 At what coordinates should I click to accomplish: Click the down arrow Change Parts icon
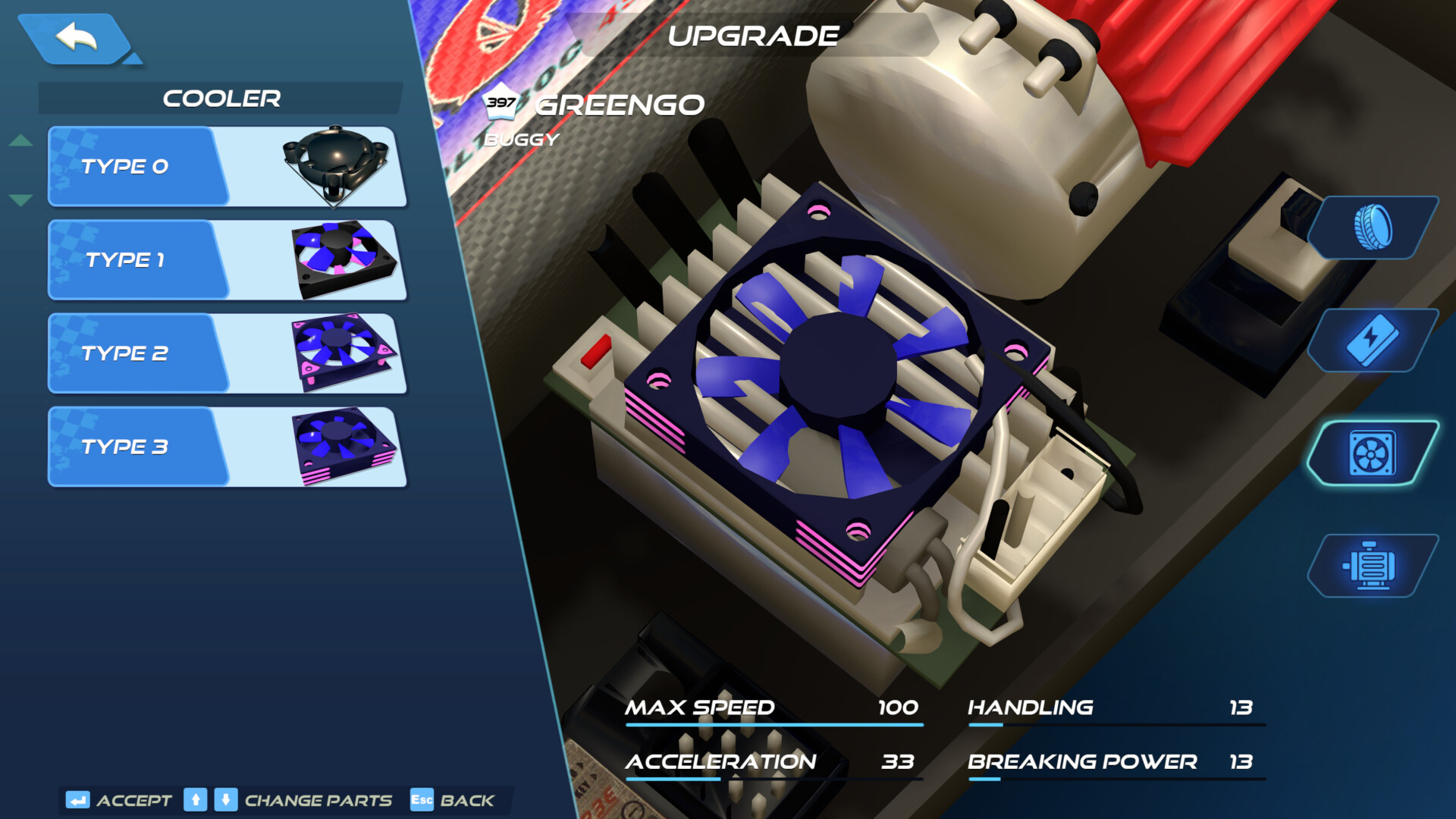coord(226,800)
